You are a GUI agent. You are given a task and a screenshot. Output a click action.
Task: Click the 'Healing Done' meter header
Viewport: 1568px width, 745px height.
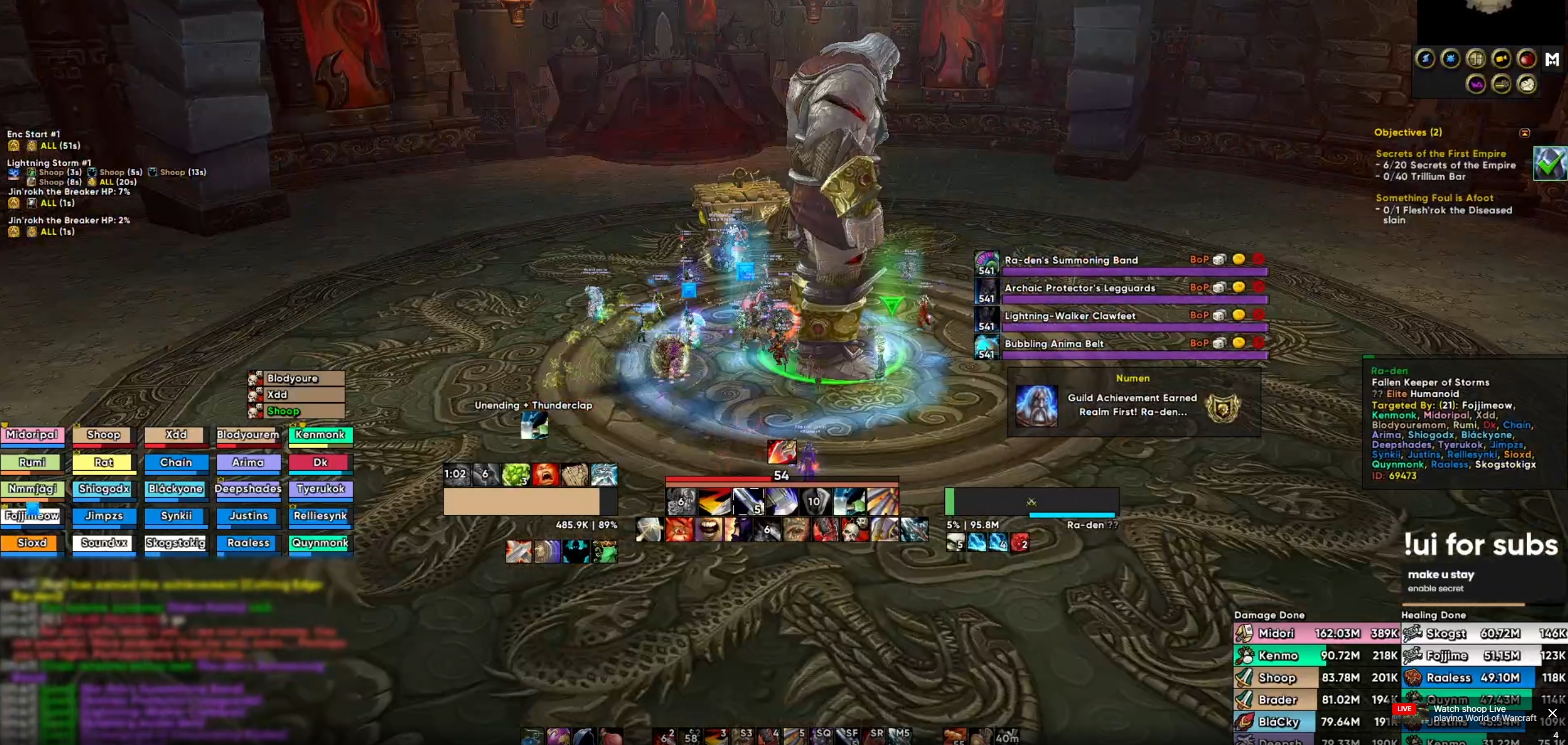(1434, 615)
